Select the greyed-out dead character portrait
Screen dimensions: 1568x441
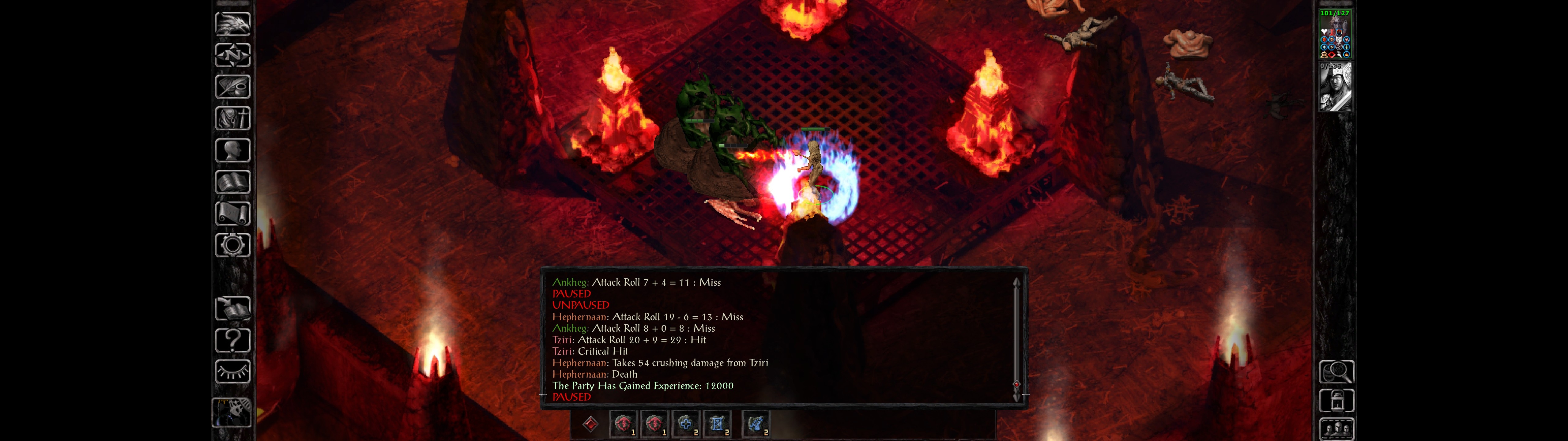[1335, 87]
